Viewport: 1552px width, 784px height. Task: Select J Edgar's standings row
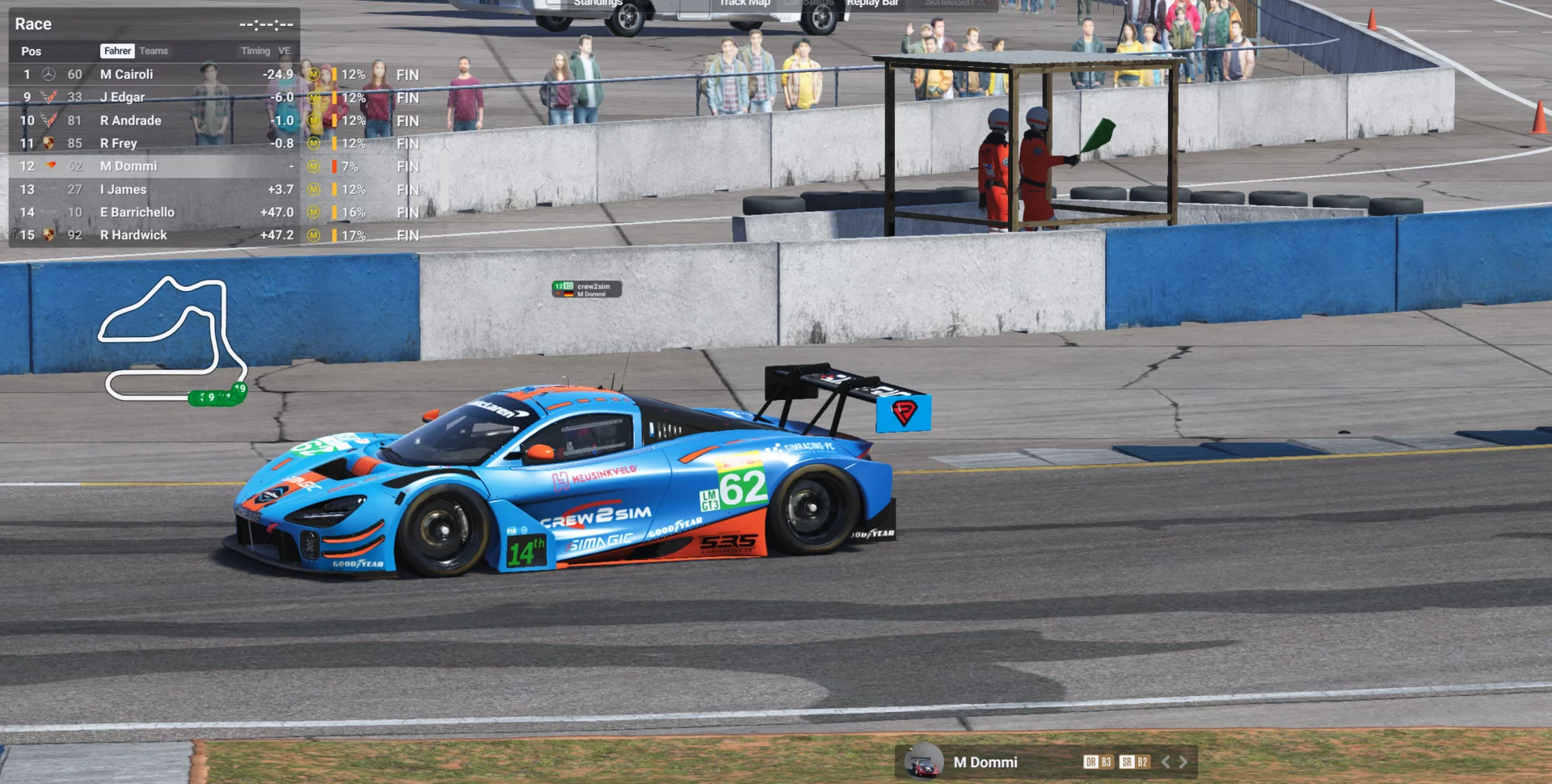(x=123, y=97)
